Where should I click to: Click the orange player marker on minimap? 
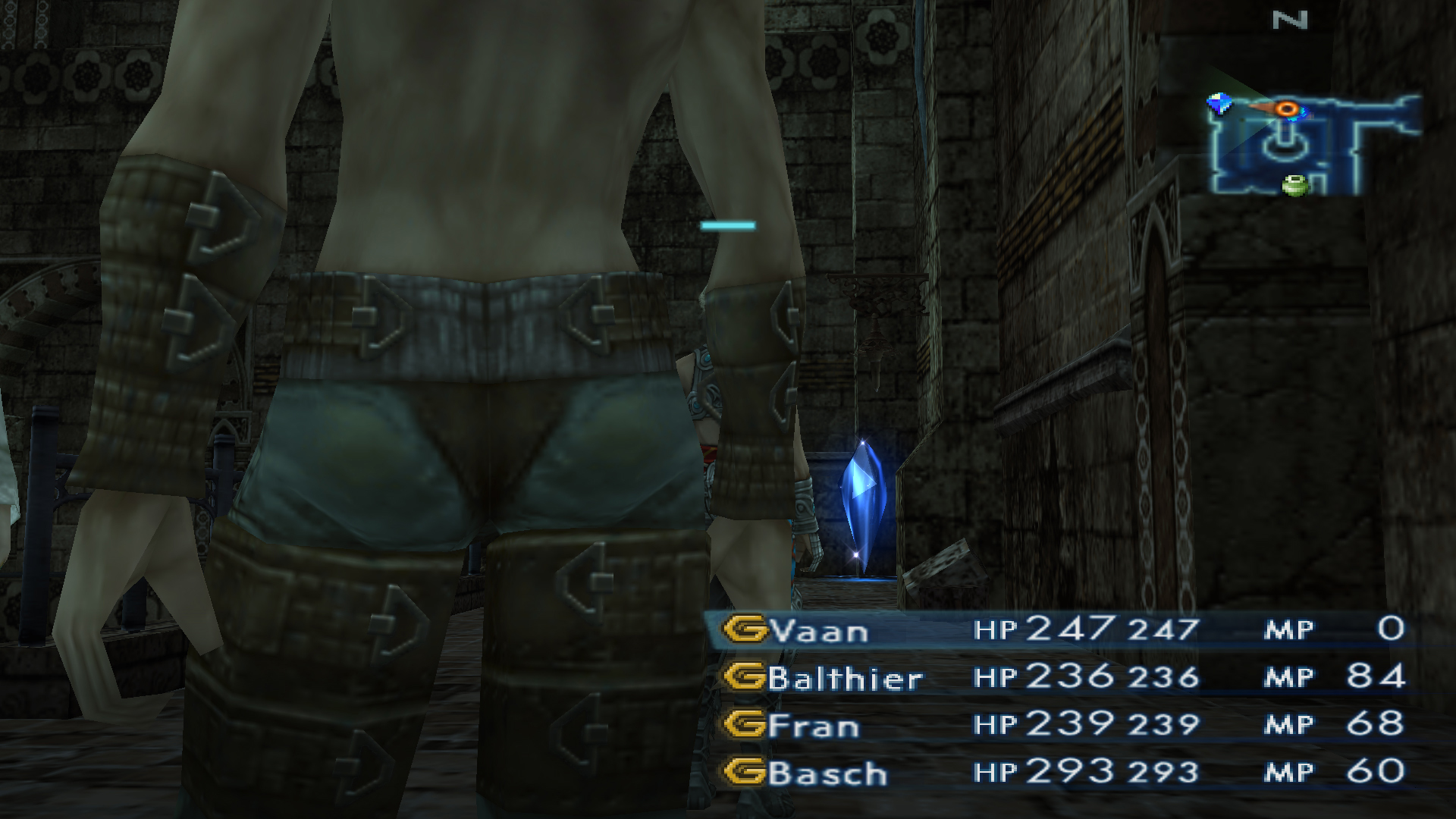[x=1287, y=109]
